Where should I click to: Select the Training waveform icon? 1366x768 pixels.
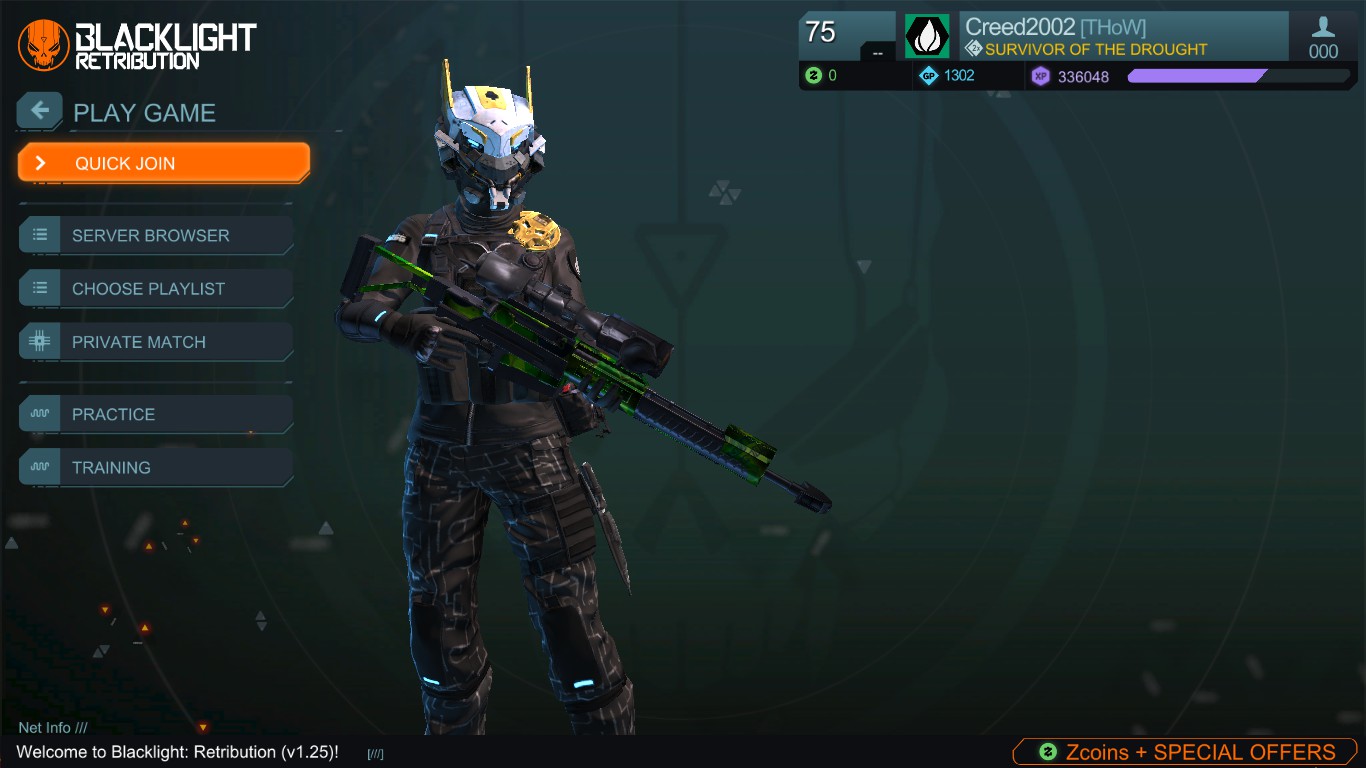(38, 467)
